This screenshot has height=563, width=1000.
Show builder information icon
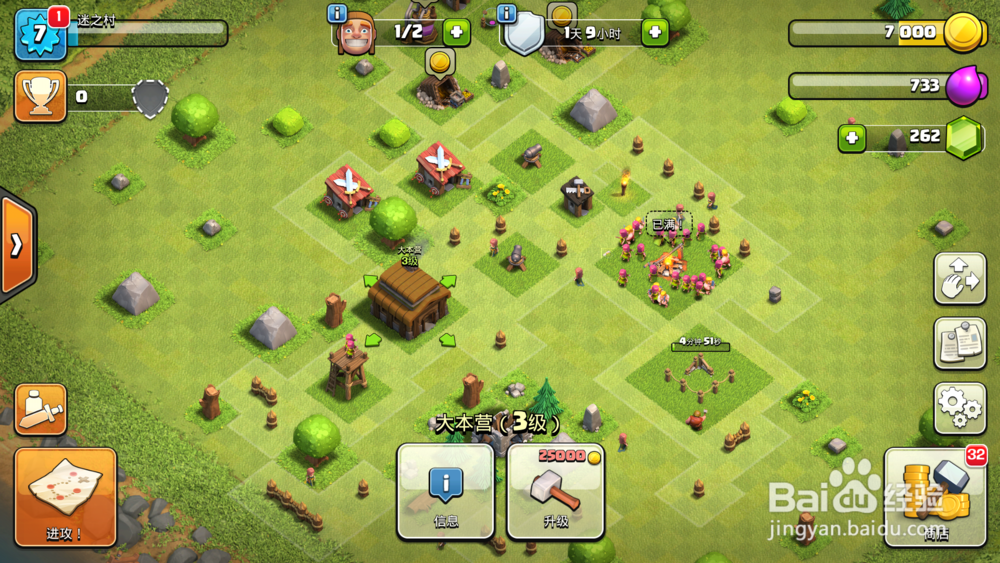(337, 14)
